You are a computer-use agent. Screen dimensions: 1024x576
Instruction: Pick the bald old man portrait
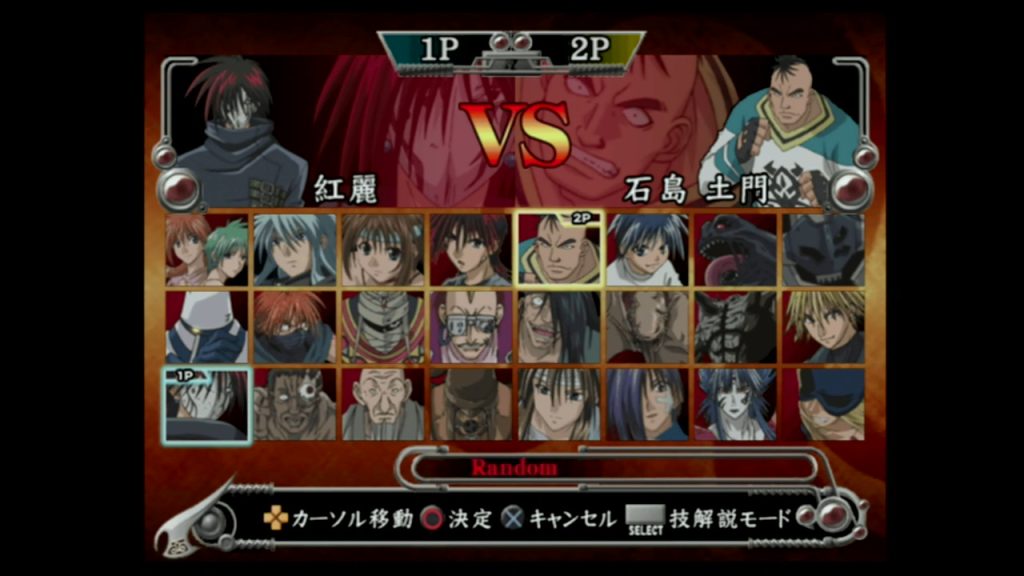pos(382,404)
